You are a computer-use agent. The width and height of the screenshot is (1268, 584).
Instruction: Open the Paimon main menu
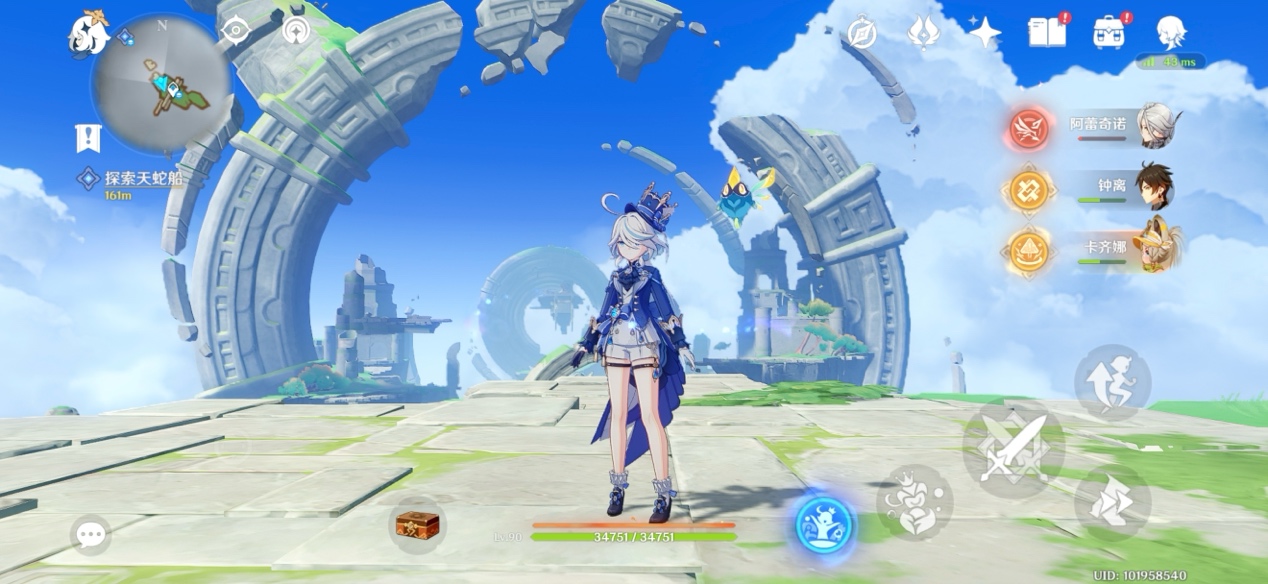click(x=88, y=34)
